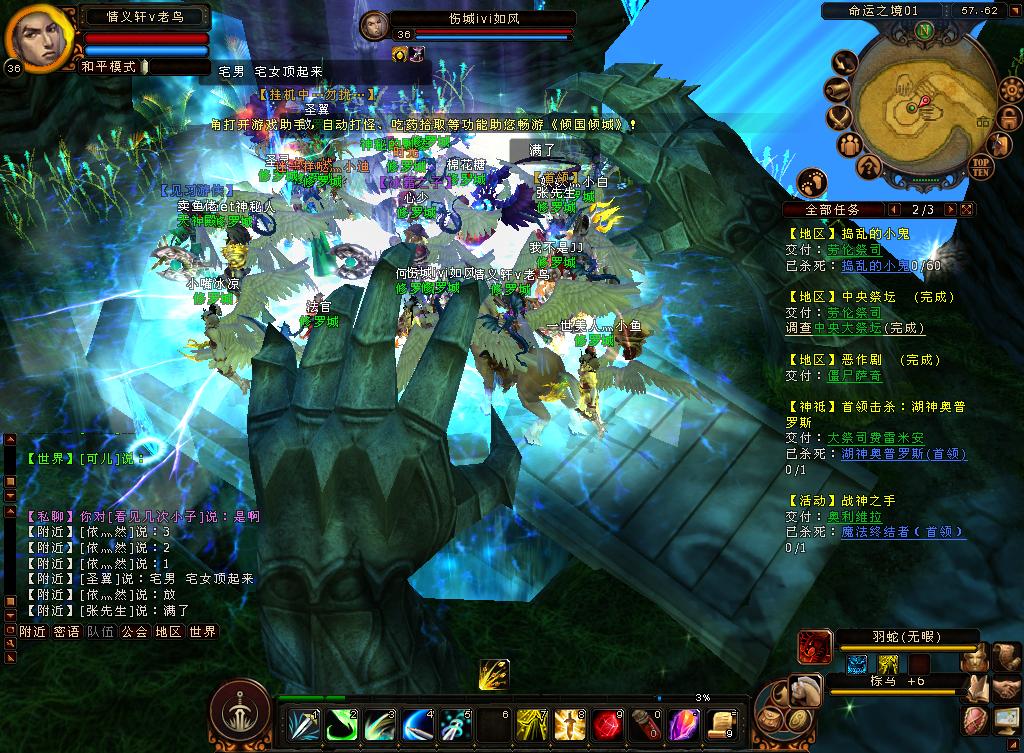
Task: Use the green slash skill in slot 2
Action: pos(343,724)
